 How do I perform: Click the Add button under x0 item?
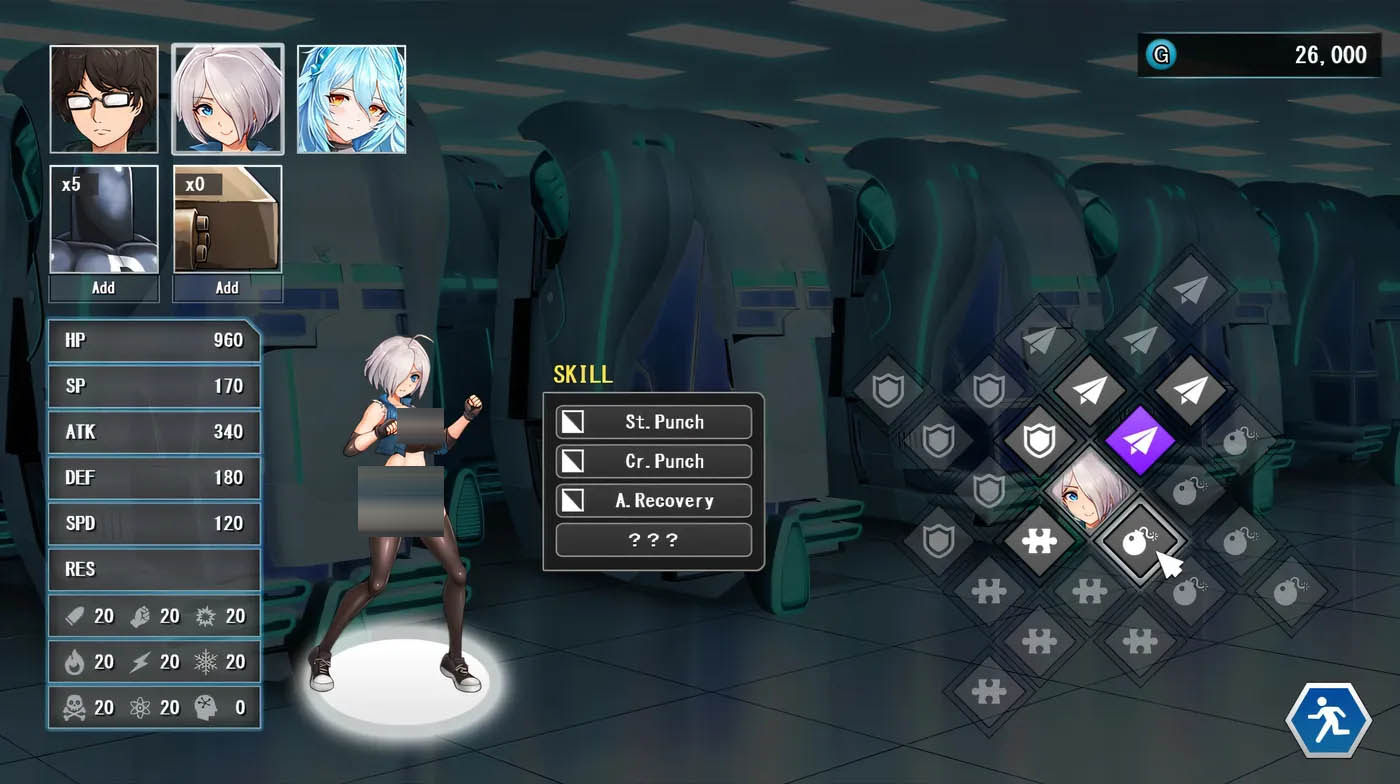(x=228, y=288)
